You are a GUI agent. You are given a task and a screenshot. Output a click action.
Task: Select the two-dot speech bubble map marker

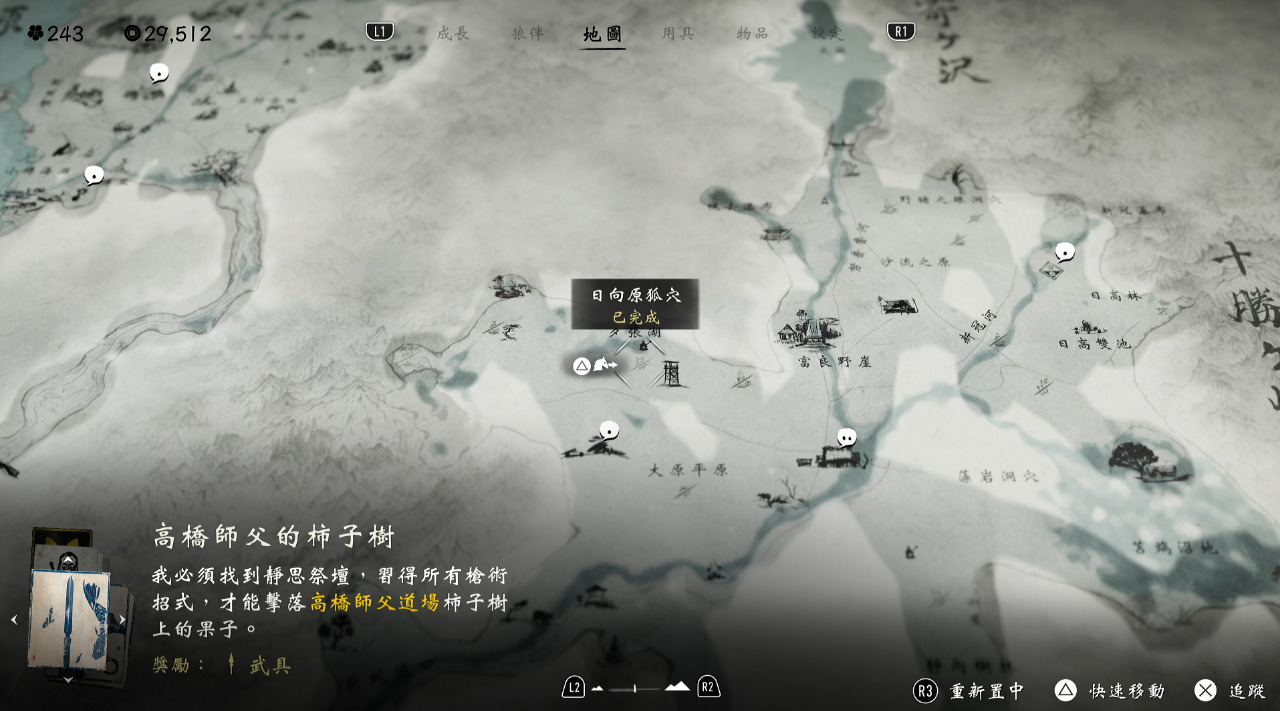click(846, 437)
